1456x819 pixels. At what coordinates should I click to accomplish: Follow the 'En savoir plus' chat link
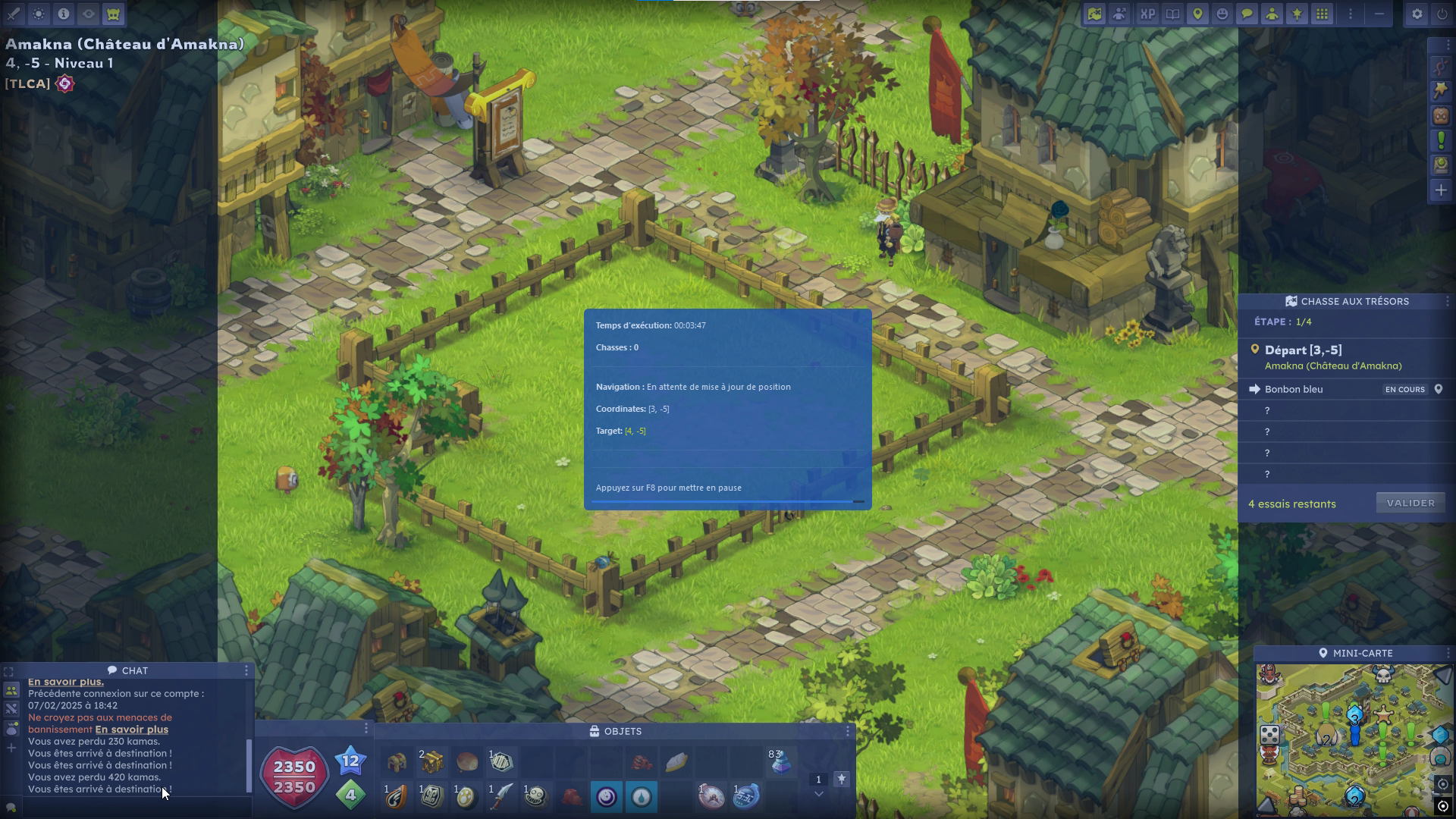tap(131, 730)
